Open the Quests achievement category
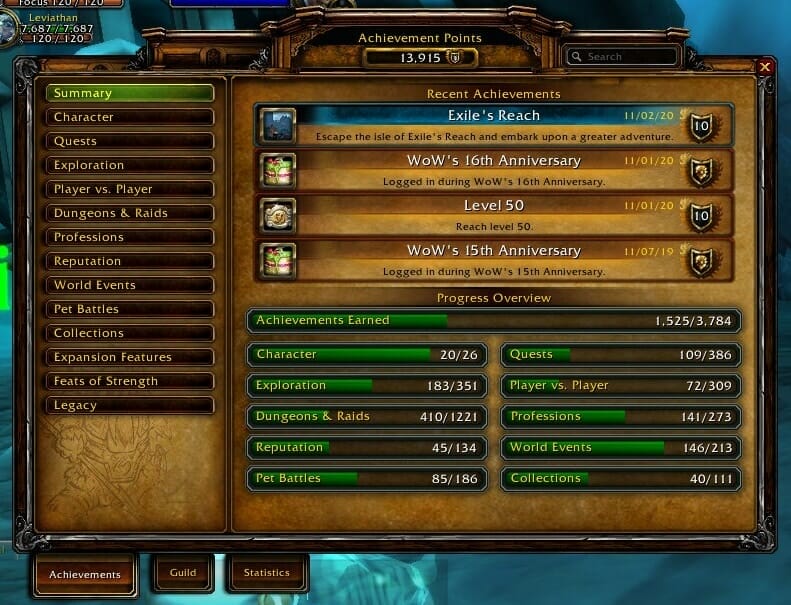The width and height of the screenshot is (791, 605). [x=129, y=141]
